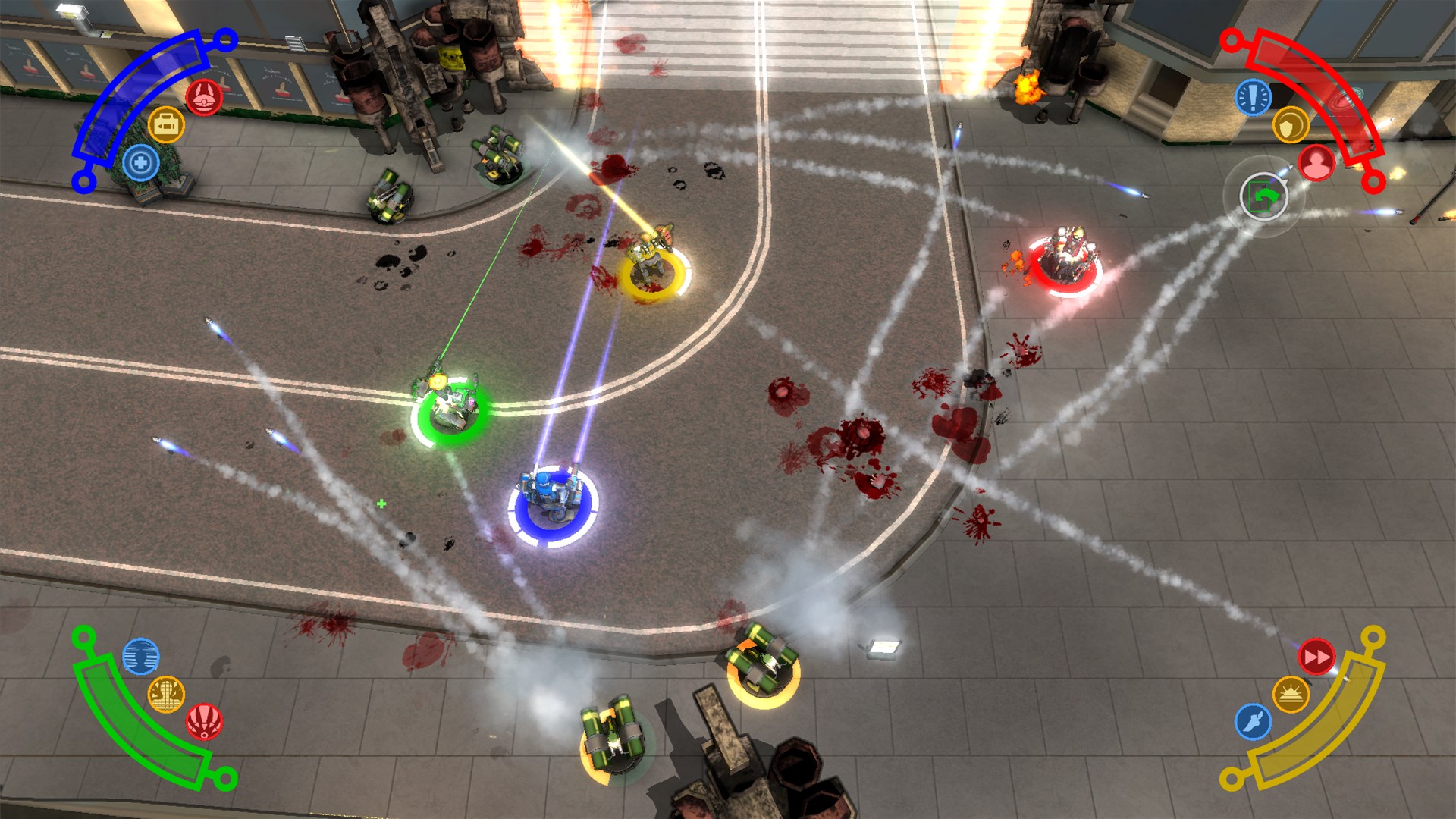Viewport: 1456px width, 819px height.
Task: Select yellow player's orange dome burst icon
Action: pyautogui.click(x=1290, y=694)
